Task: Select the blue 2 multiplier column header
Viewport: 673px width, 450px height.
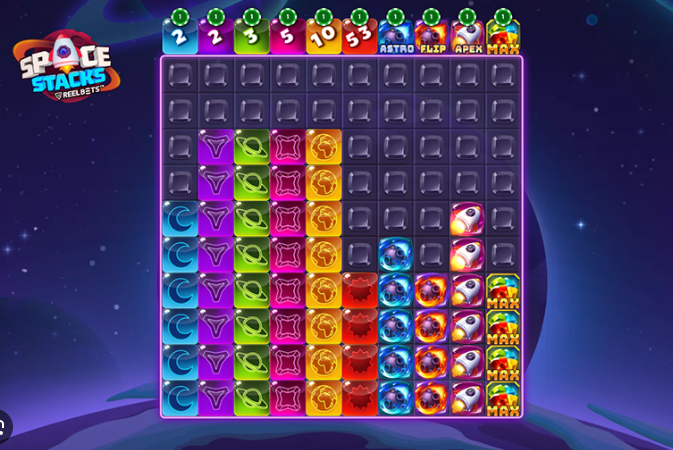Action: click(180, 37)
